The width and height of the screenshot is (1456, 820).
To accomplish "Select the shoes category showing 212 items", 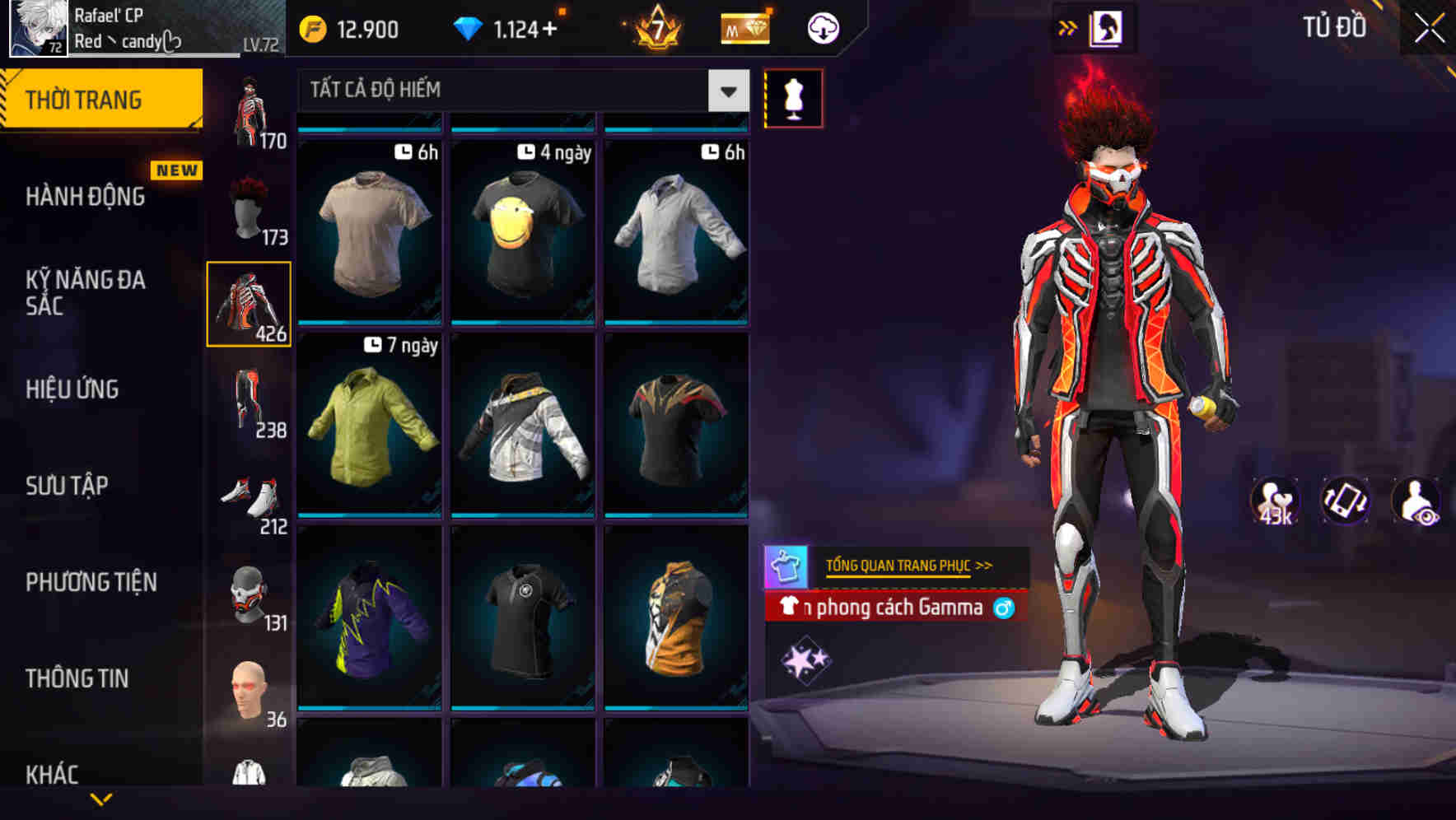I will tap(249, 492).
